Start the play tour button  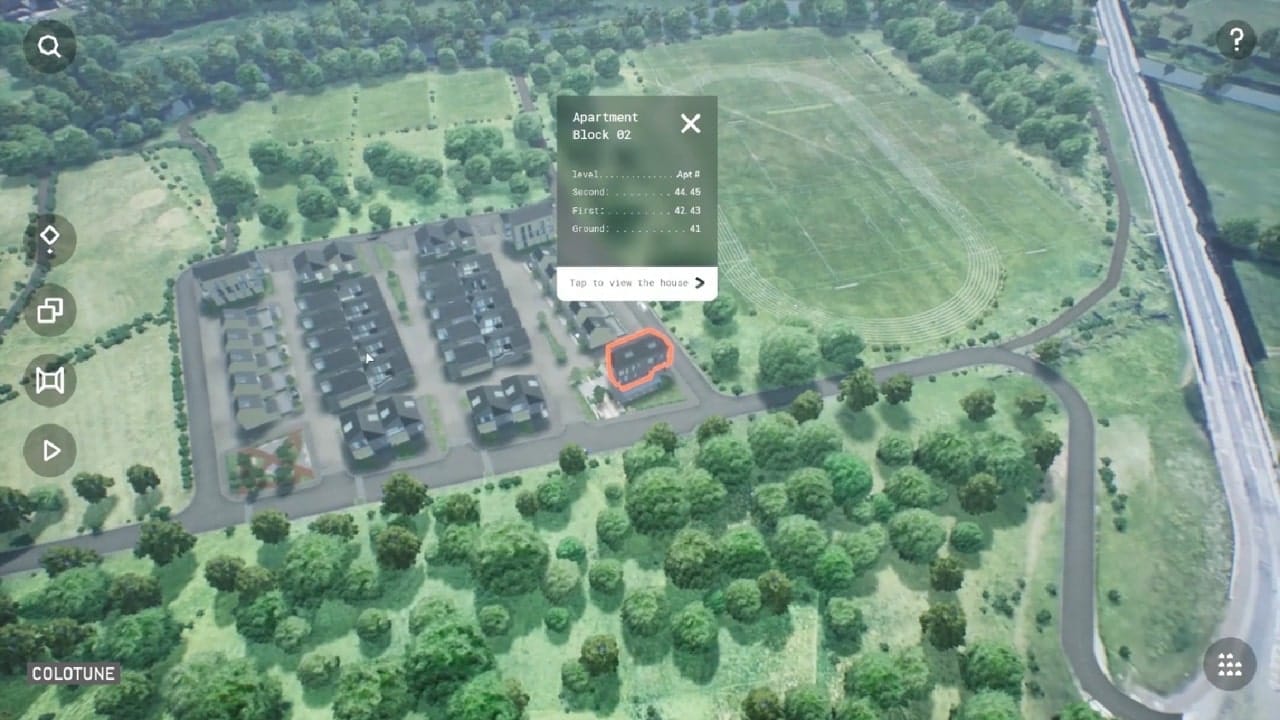(x=49, y=451)
